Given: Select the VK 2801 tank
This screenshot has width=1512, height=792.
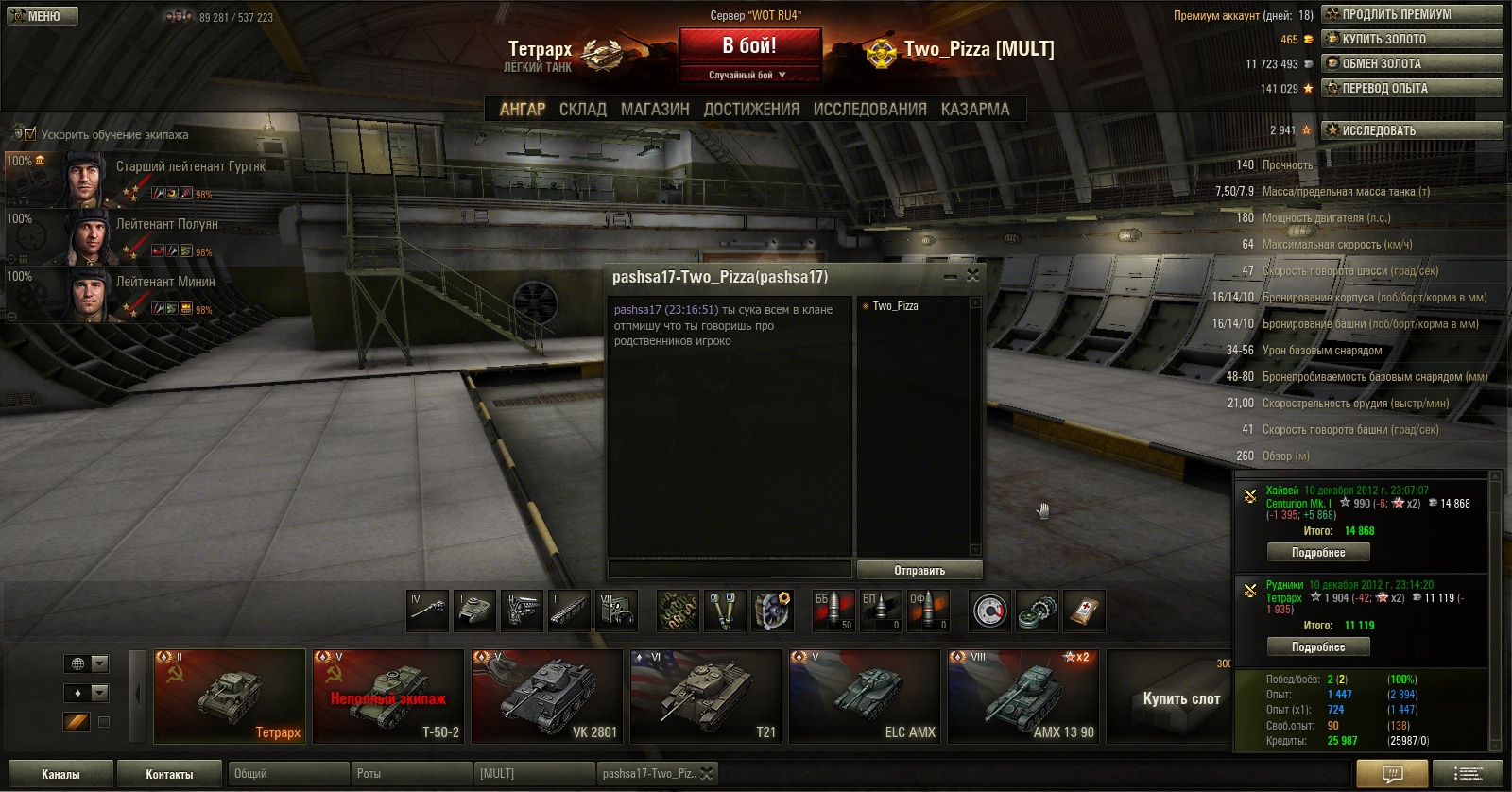Looking at the screenshot, I should pos(547,696).
